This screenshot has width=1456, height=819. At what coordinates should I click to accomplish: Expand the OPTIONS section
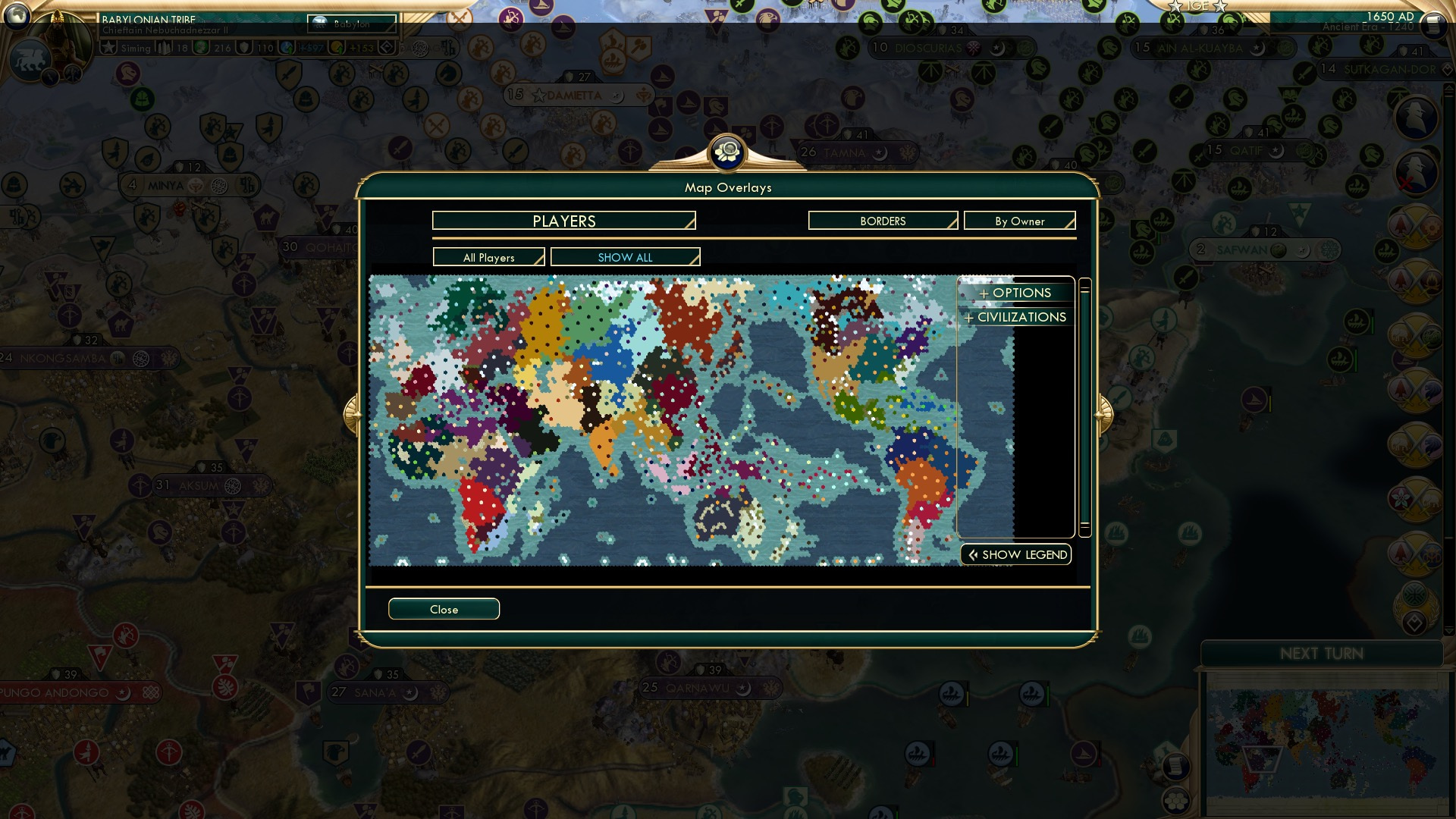click(x=1015, y=293)
